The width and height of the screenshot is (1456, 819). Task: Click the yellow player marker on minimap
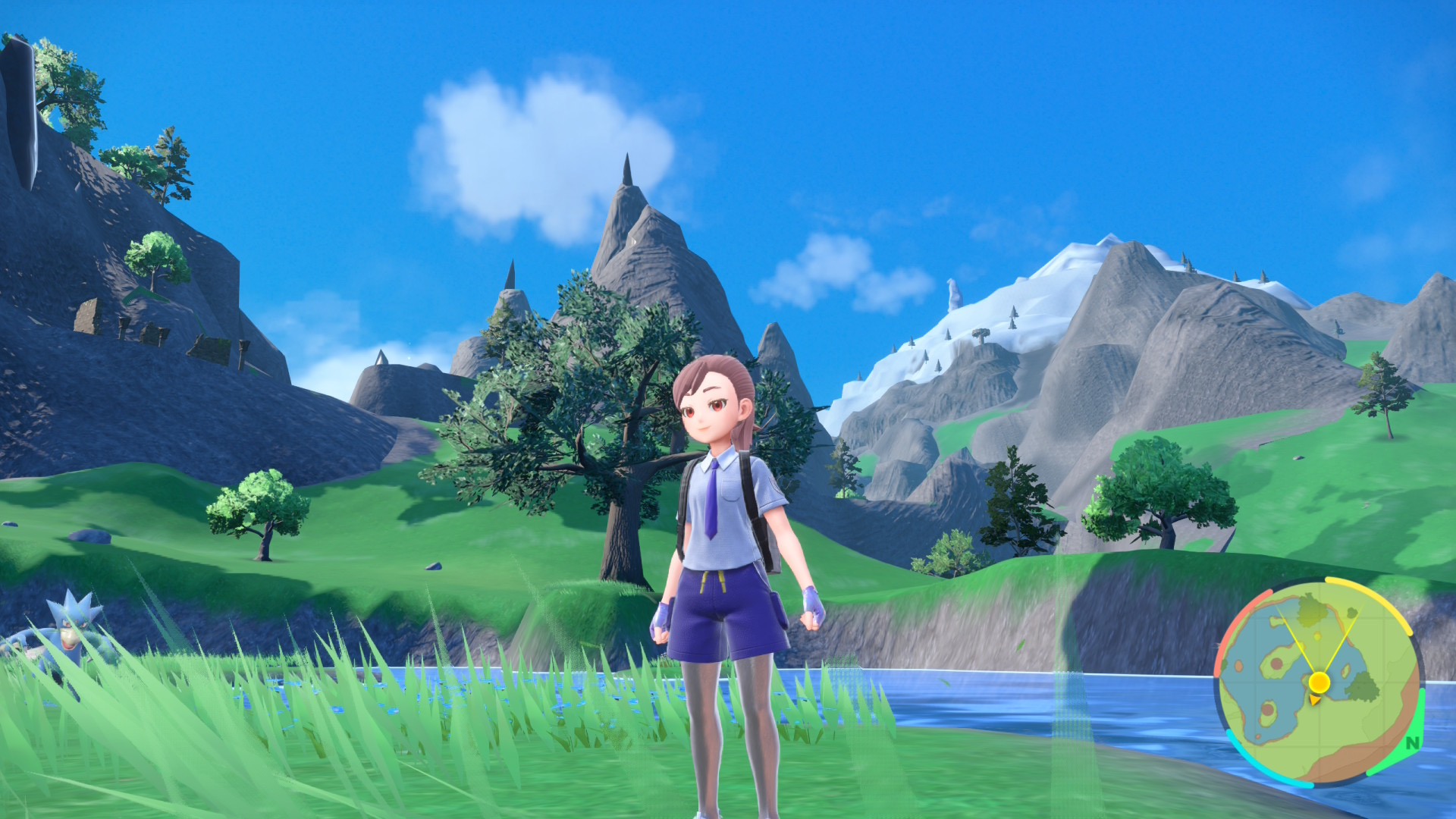pyautogui.click(x=1319, y=682)
